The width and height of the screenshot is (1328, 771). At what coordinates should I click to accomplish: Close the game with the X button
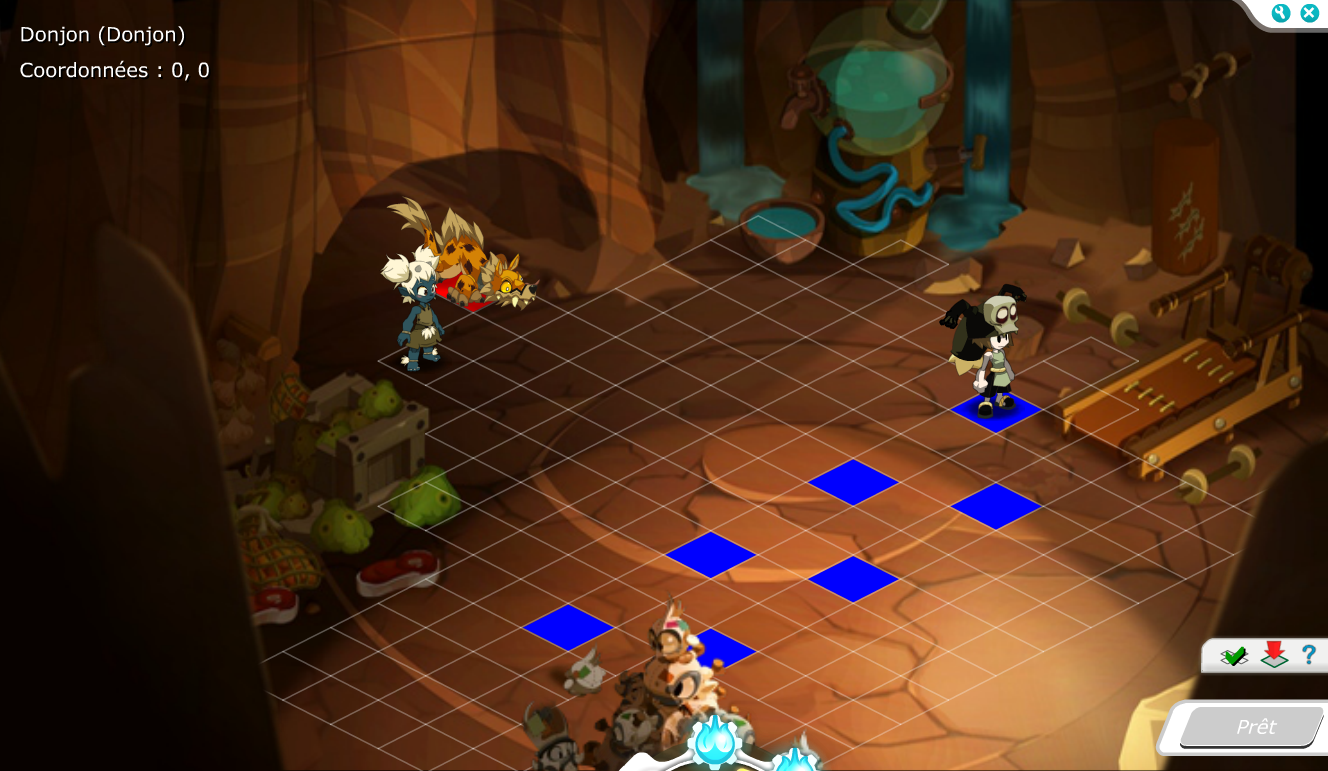(1308, 13)
